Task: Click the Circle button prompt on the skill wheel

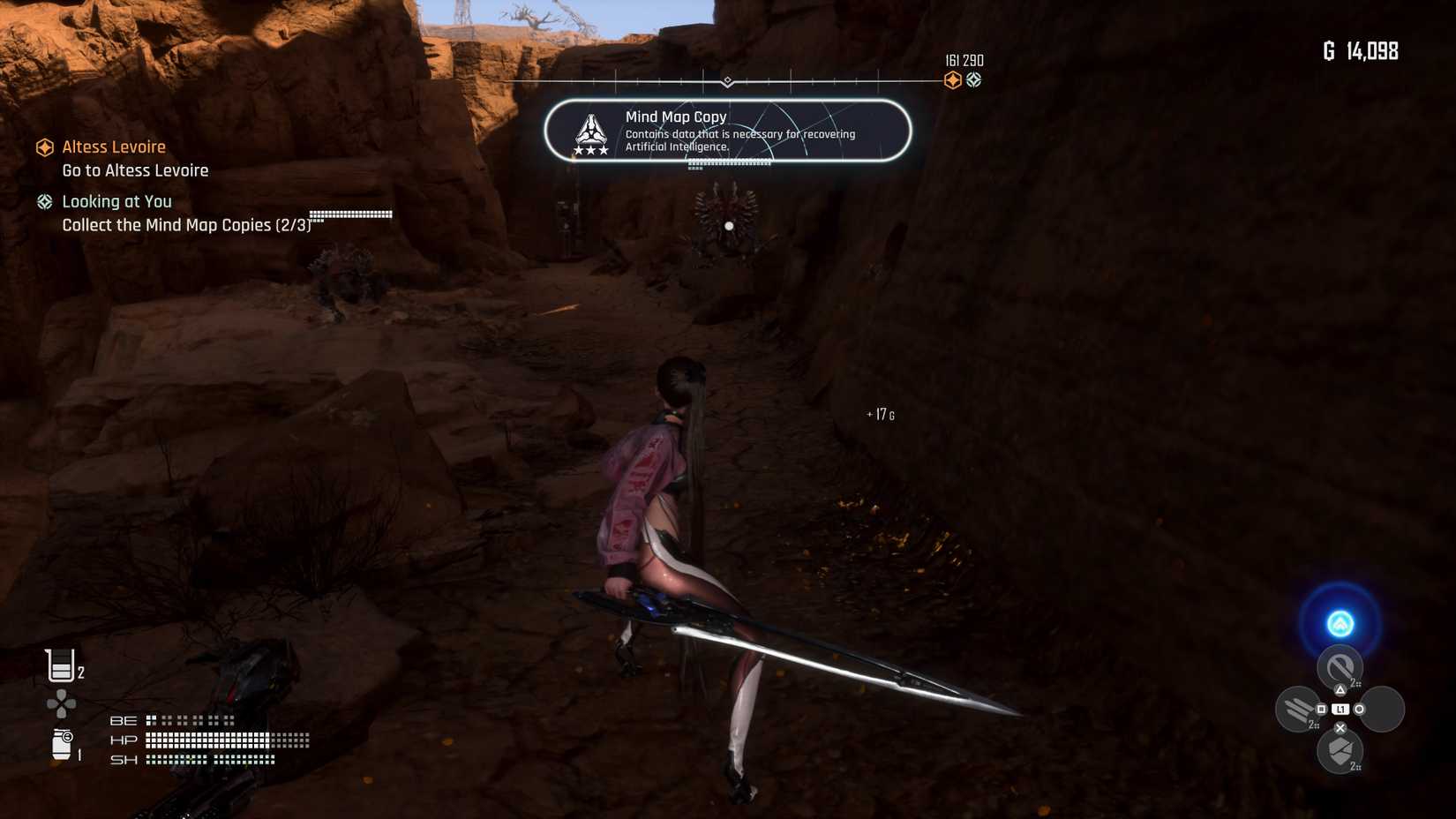Action: 1359,709
